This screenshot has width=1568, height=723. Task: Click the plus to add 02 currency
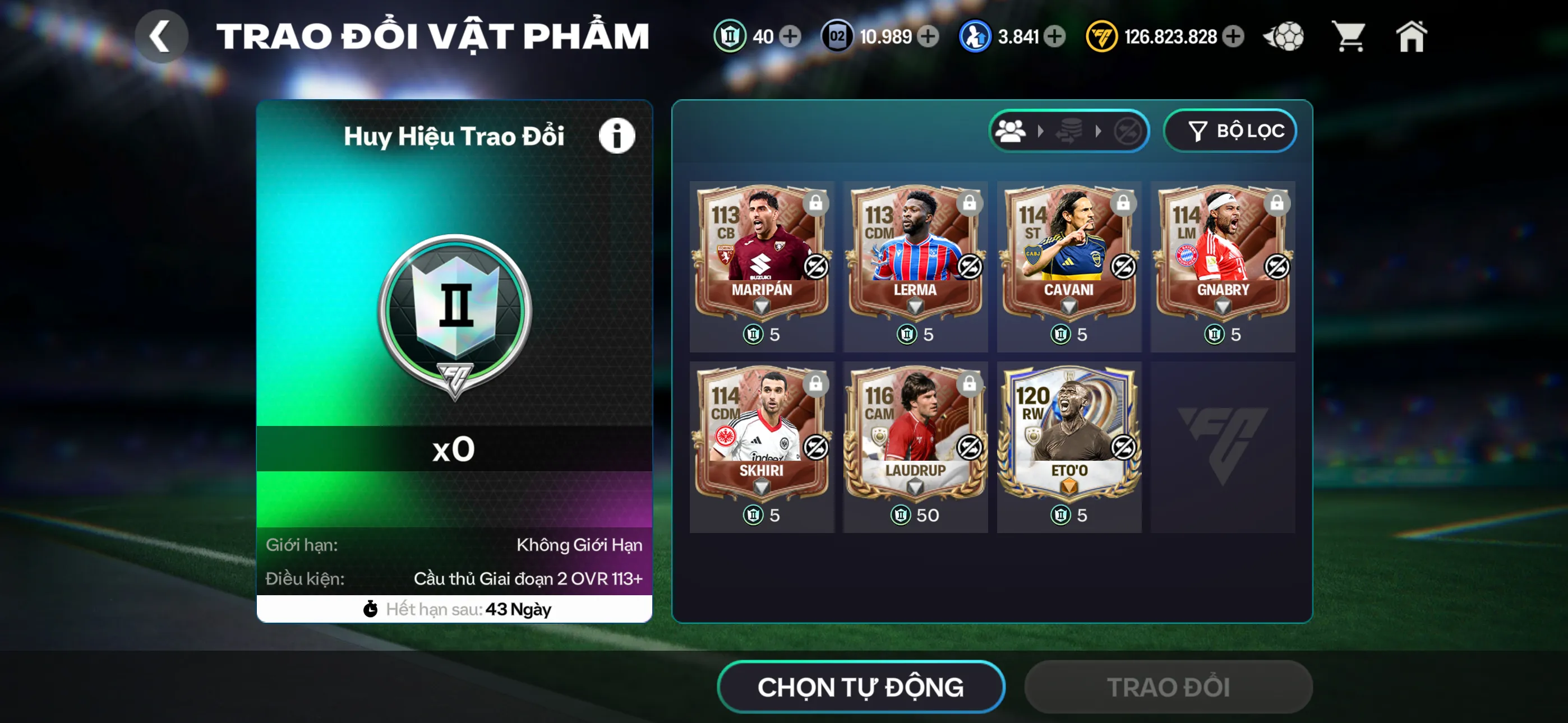pos(928,36)
